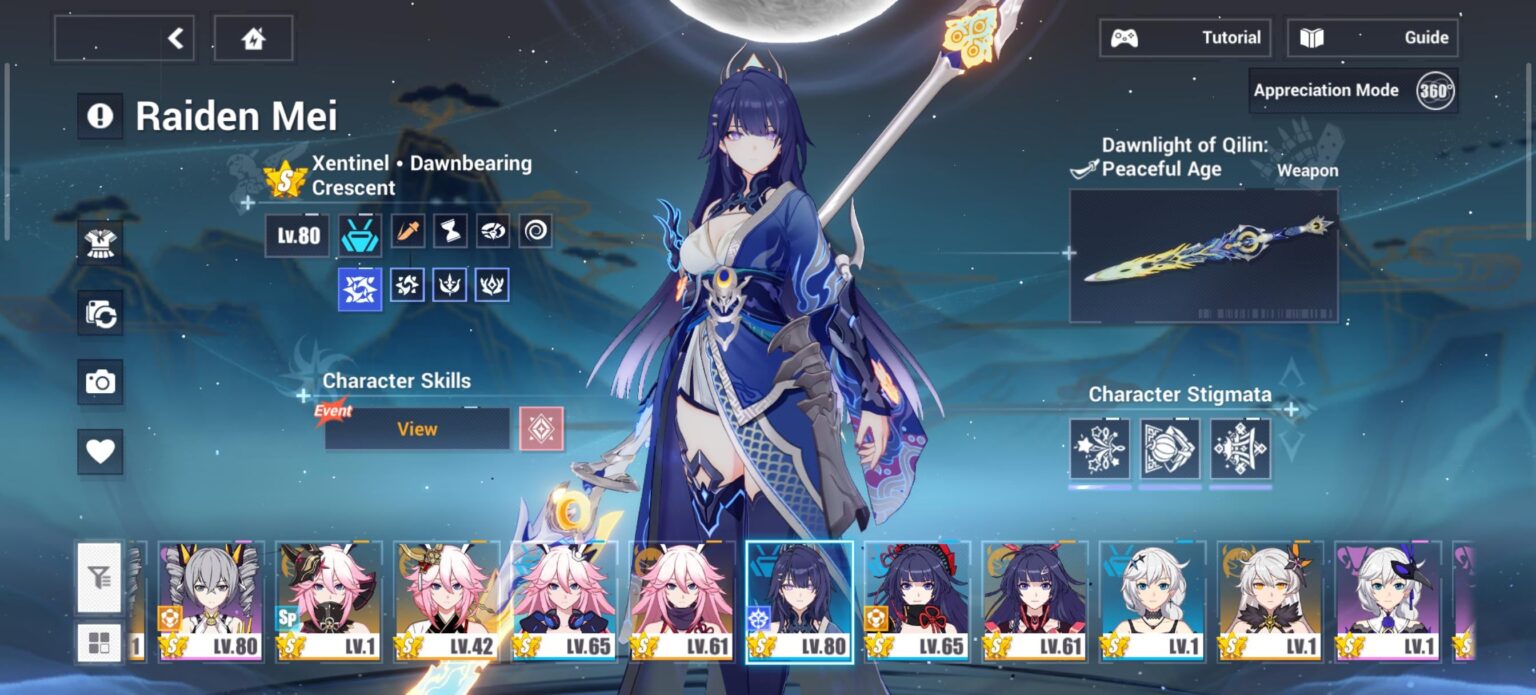Click the camera photo icon

(x=100, y=382)
